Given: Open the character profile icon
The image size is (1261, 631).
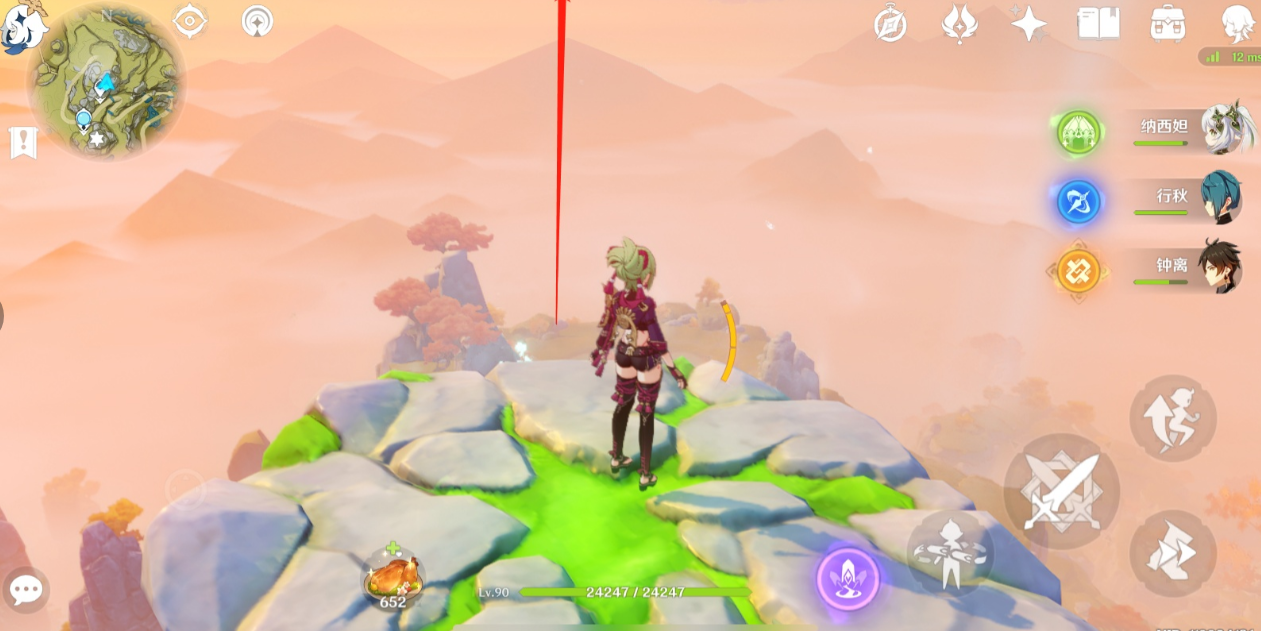Looking at the screenshot, I should point(1238,23).
